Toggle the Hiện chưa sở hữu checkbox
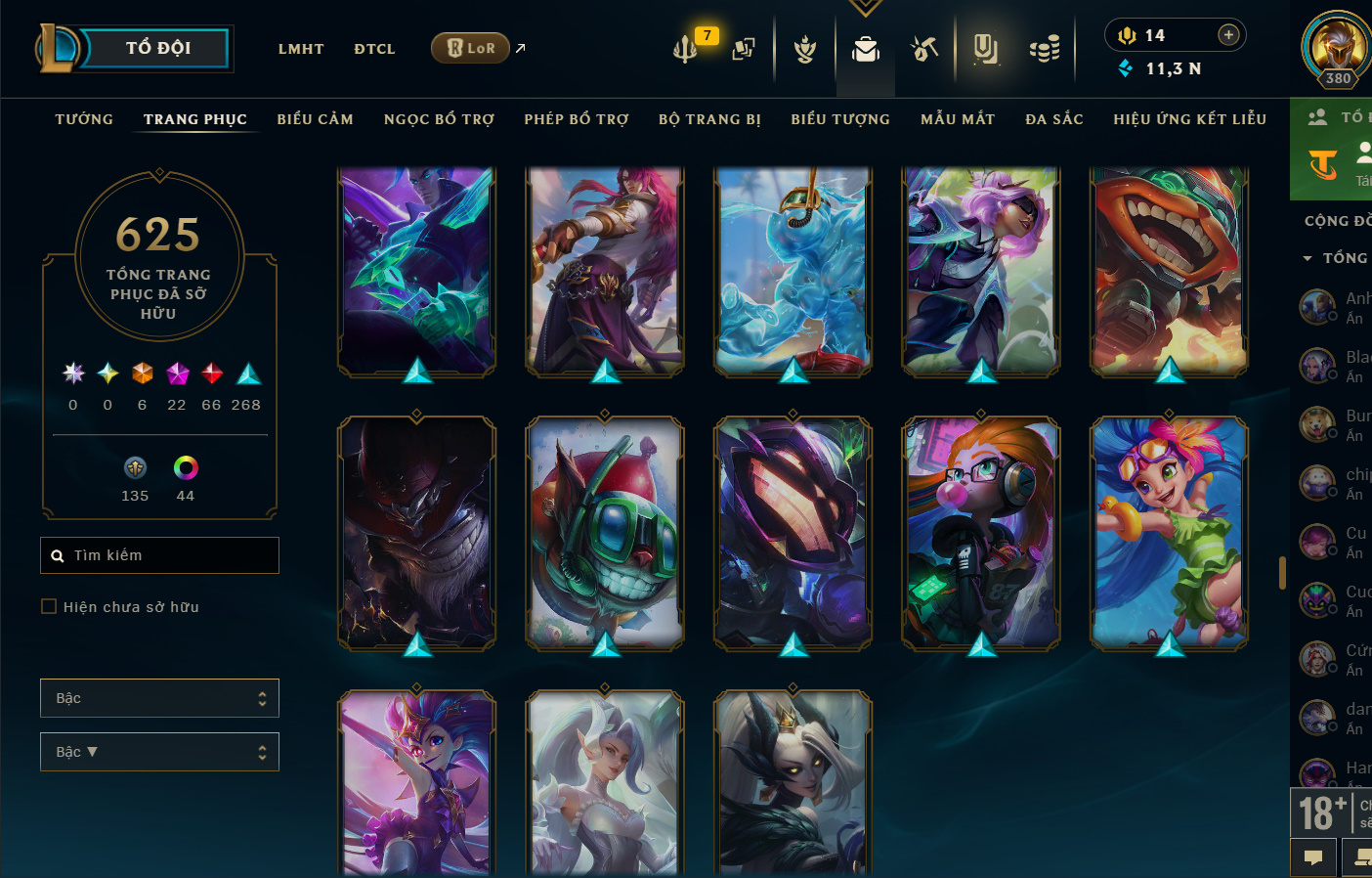 49,607
